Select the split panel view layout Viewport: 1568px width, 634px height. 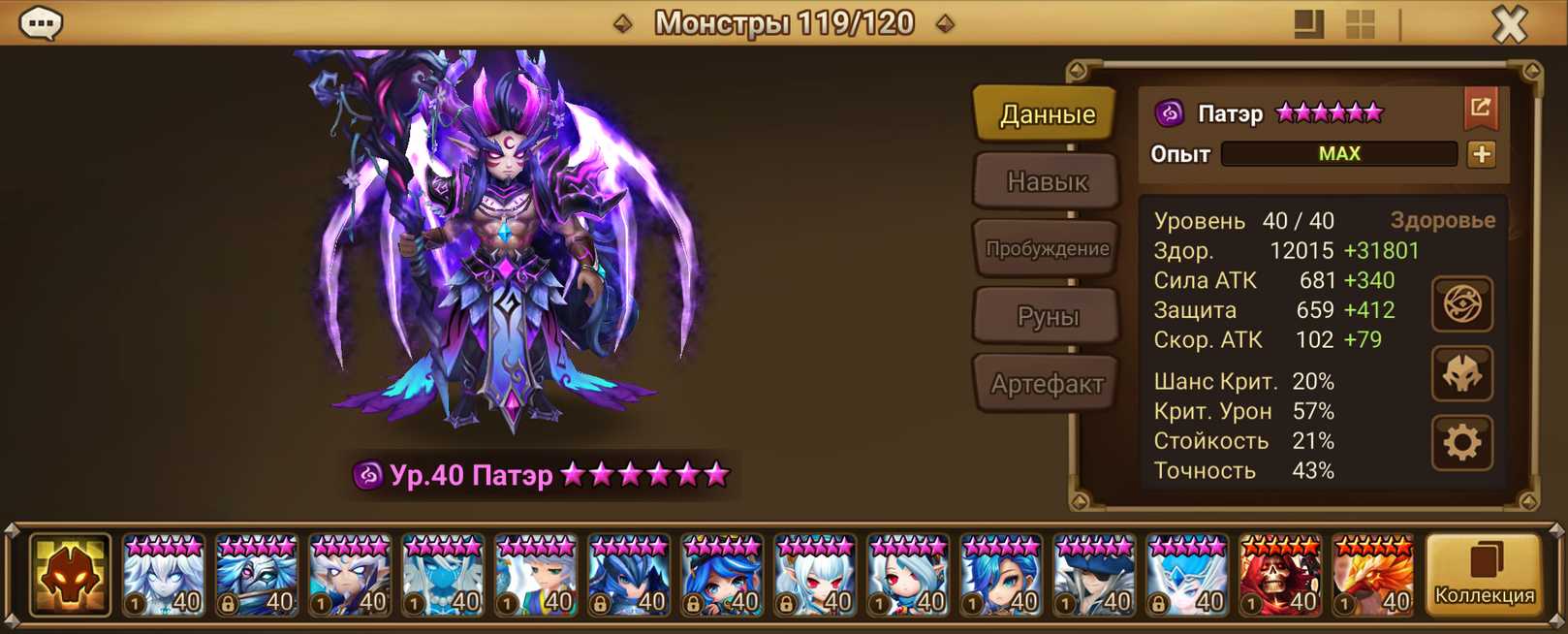pyautogui.click(x=1309, y=24)
